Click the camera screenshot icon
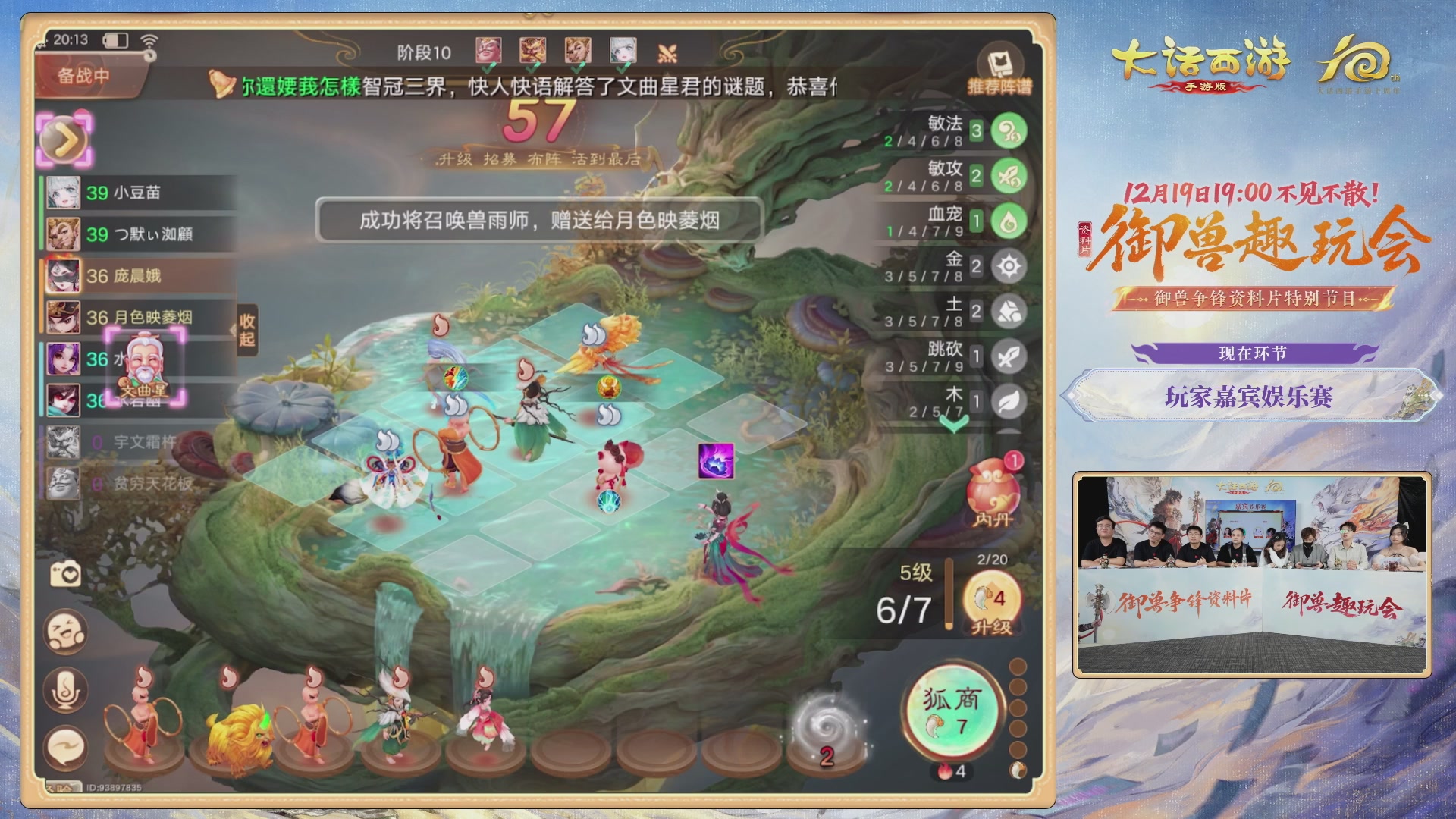Viewport: 1456px width, 819px height. [64, 575]
